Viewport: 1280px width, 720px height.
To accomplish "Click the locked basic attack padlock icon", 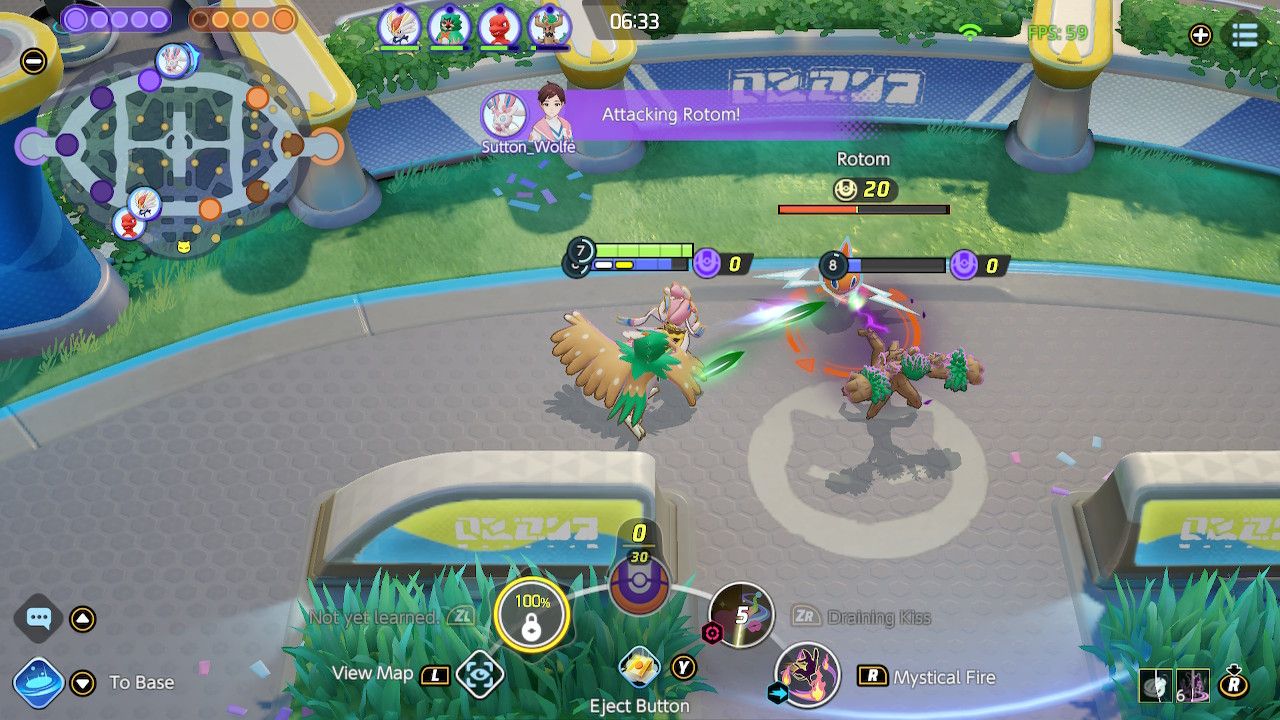I will pyautogui.click(x=531, y=615).
